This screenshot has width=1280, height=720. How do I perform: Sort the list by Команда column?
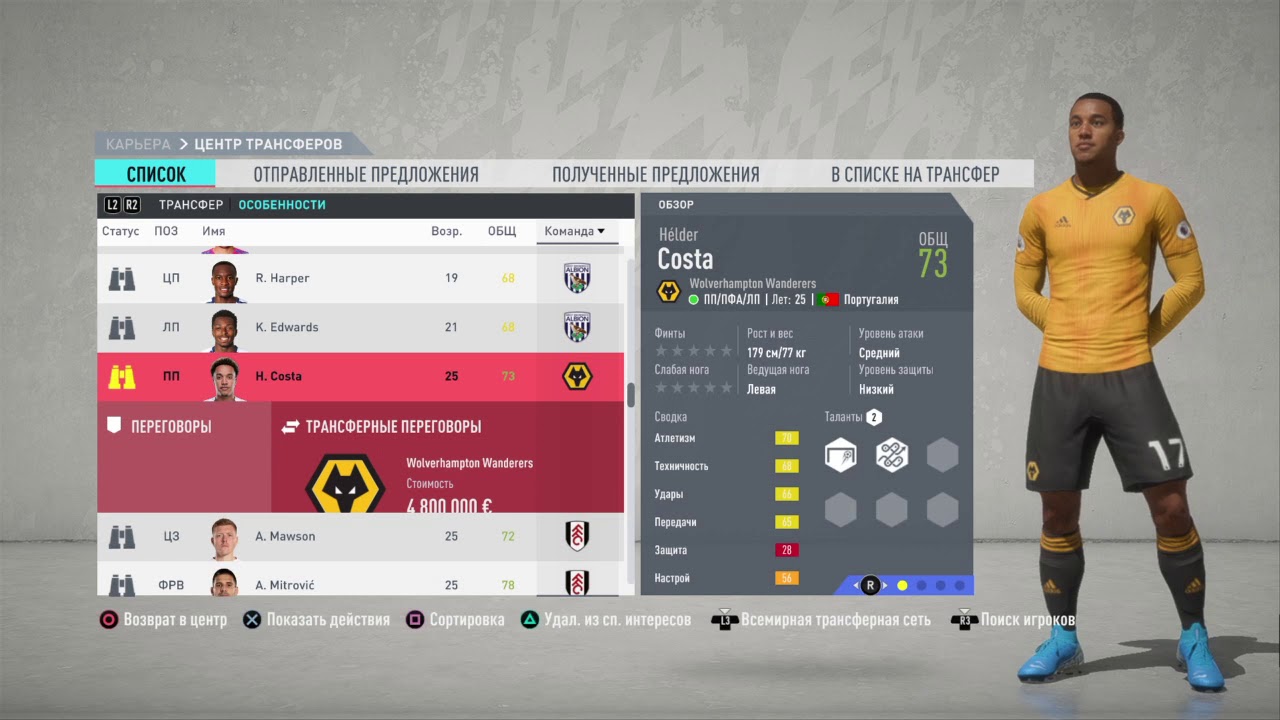pyautogui.click(x=574, y=231)
